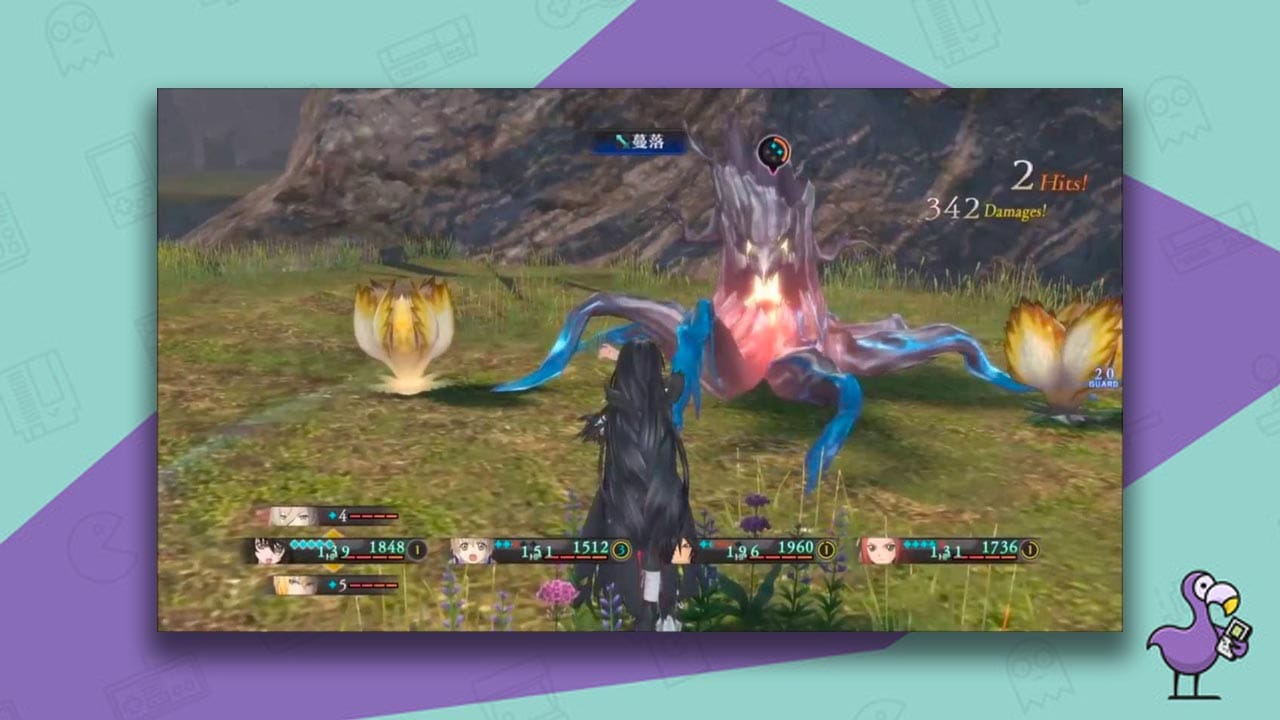Screen dimensions: 1280x720
Task: Select the enemy soul gauge orb above the monster
Action: point(776,152)
